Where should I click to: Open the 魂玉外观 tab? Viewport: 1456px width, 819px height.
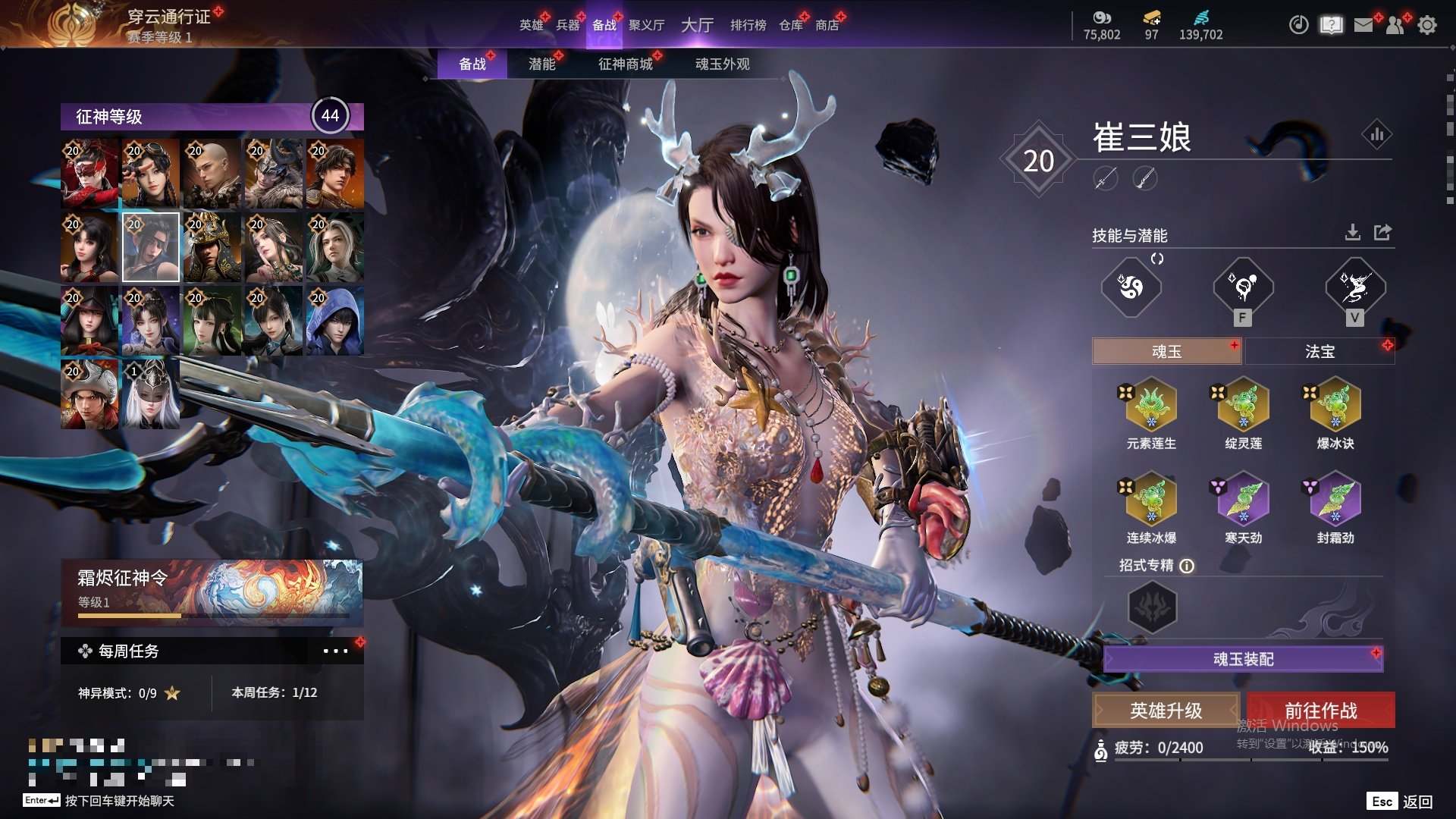722,64
